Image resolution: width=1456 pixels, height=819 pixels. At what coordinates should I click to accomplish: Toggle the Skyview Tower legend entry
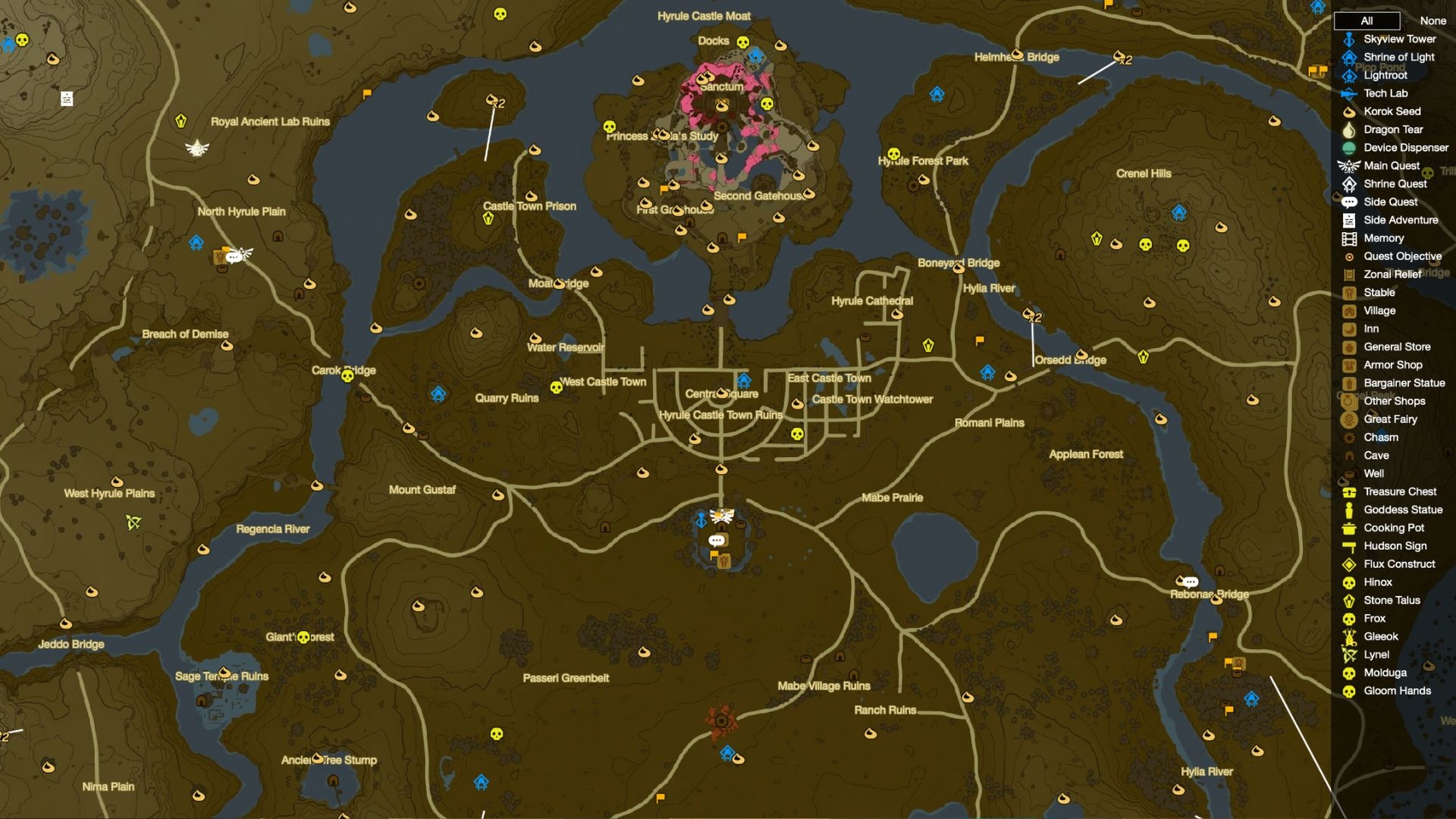click(1399, 39)
